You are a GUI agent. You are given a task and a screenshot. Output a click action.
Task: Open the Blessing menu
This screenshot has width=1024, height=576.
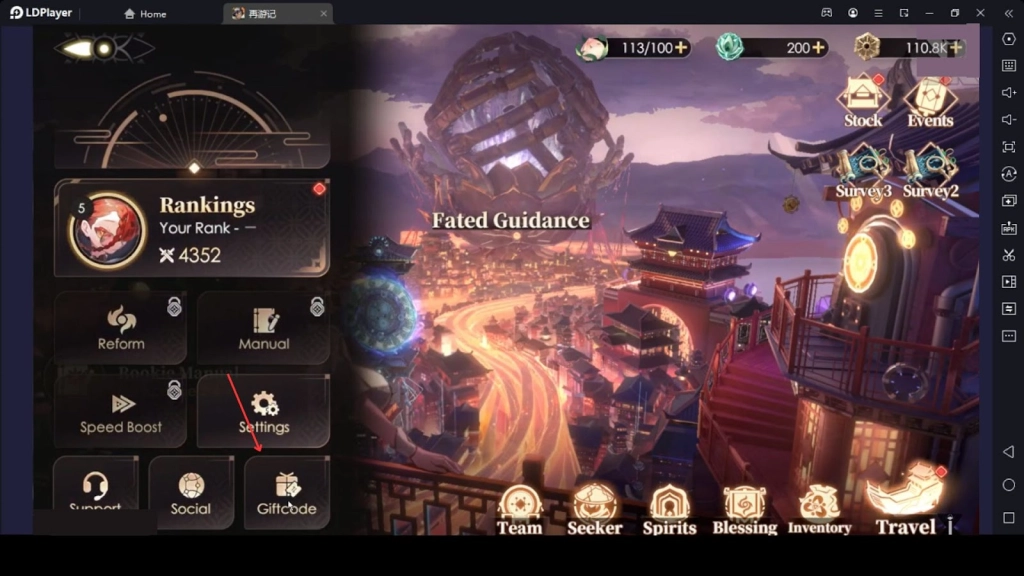(744, 509)
